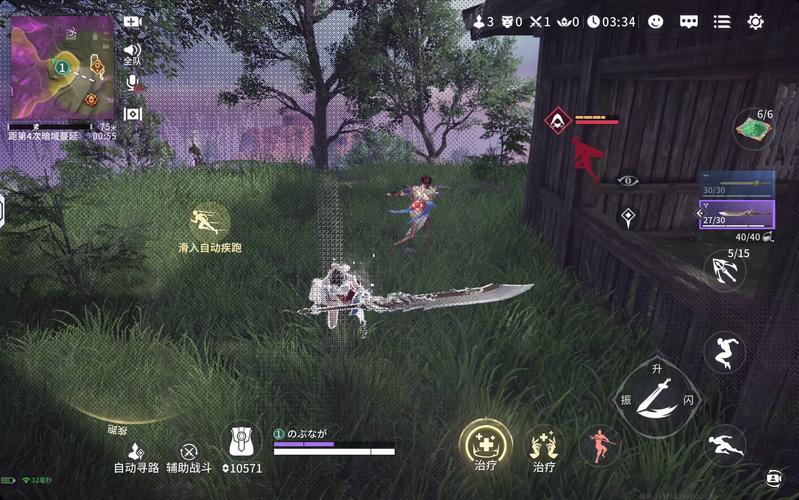Use the green jade armor item
The height and width of the screenshot is (500, 799).
(x=754, y=129)
